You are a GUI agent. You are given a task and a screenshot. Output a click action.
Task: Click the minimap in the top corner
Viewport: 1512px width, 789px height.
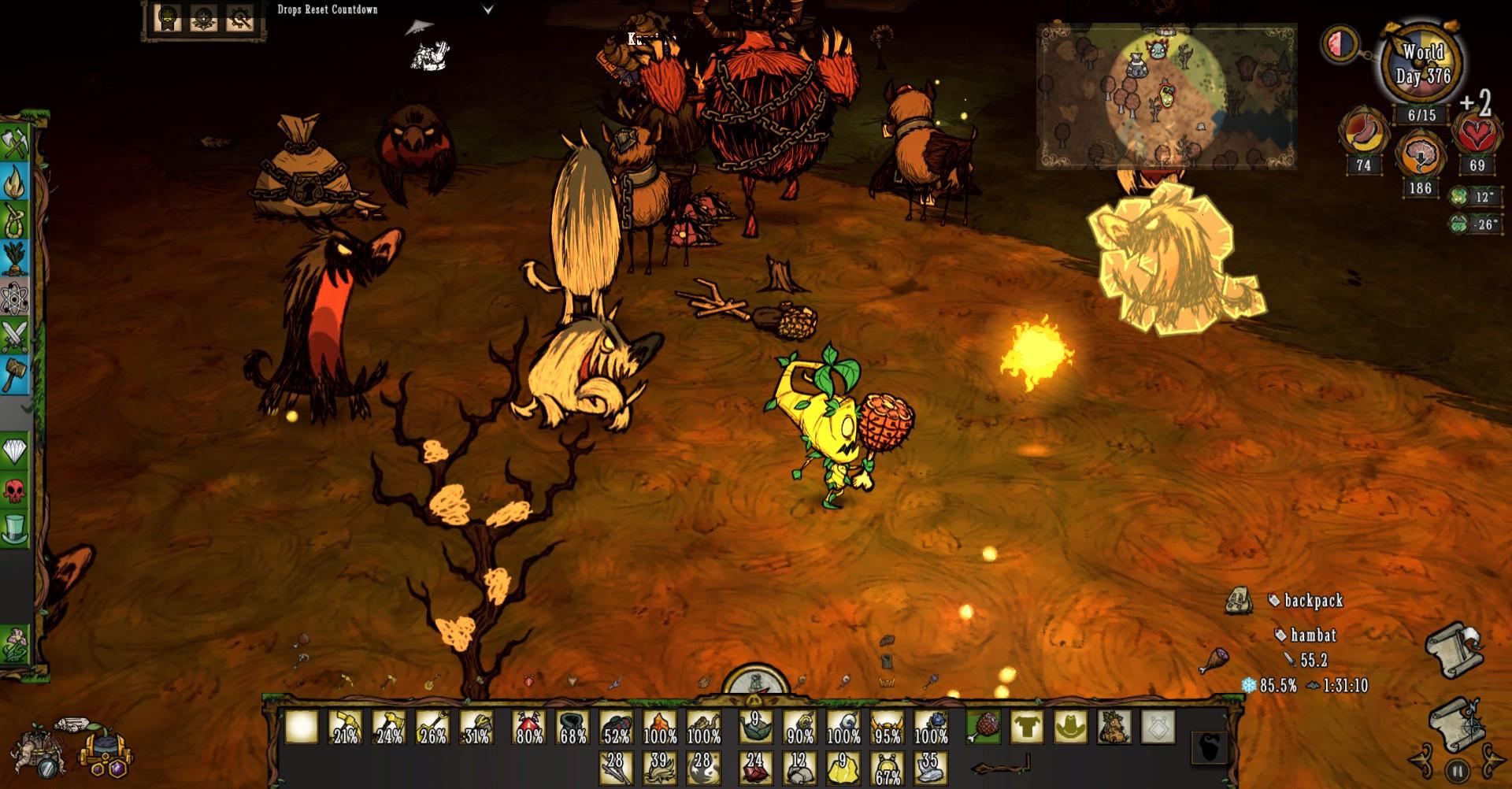[x=1166, y=96]
